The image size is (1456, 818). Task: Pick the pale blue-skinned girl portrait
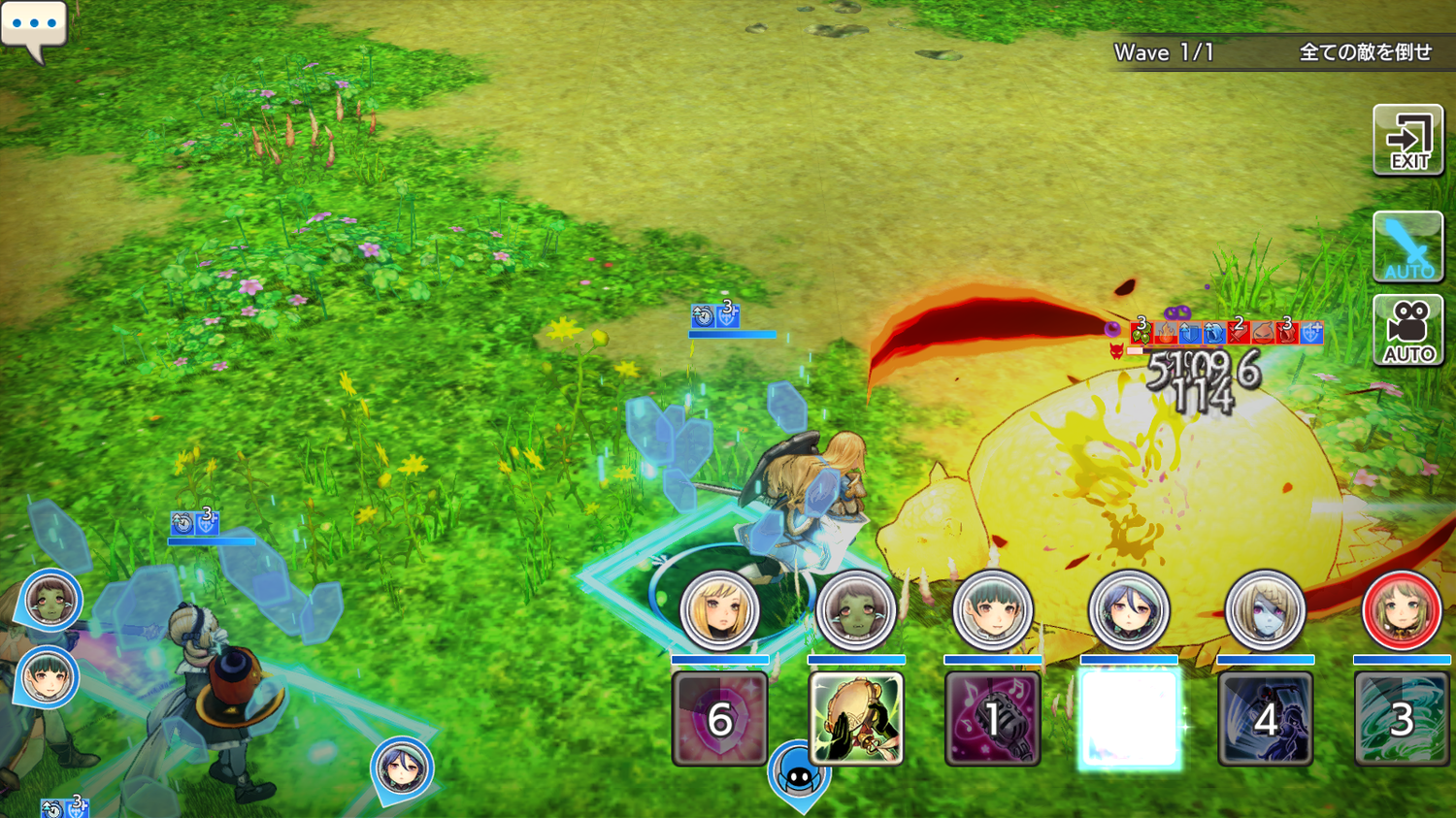pyautogui.click(x=1265, y=610)
